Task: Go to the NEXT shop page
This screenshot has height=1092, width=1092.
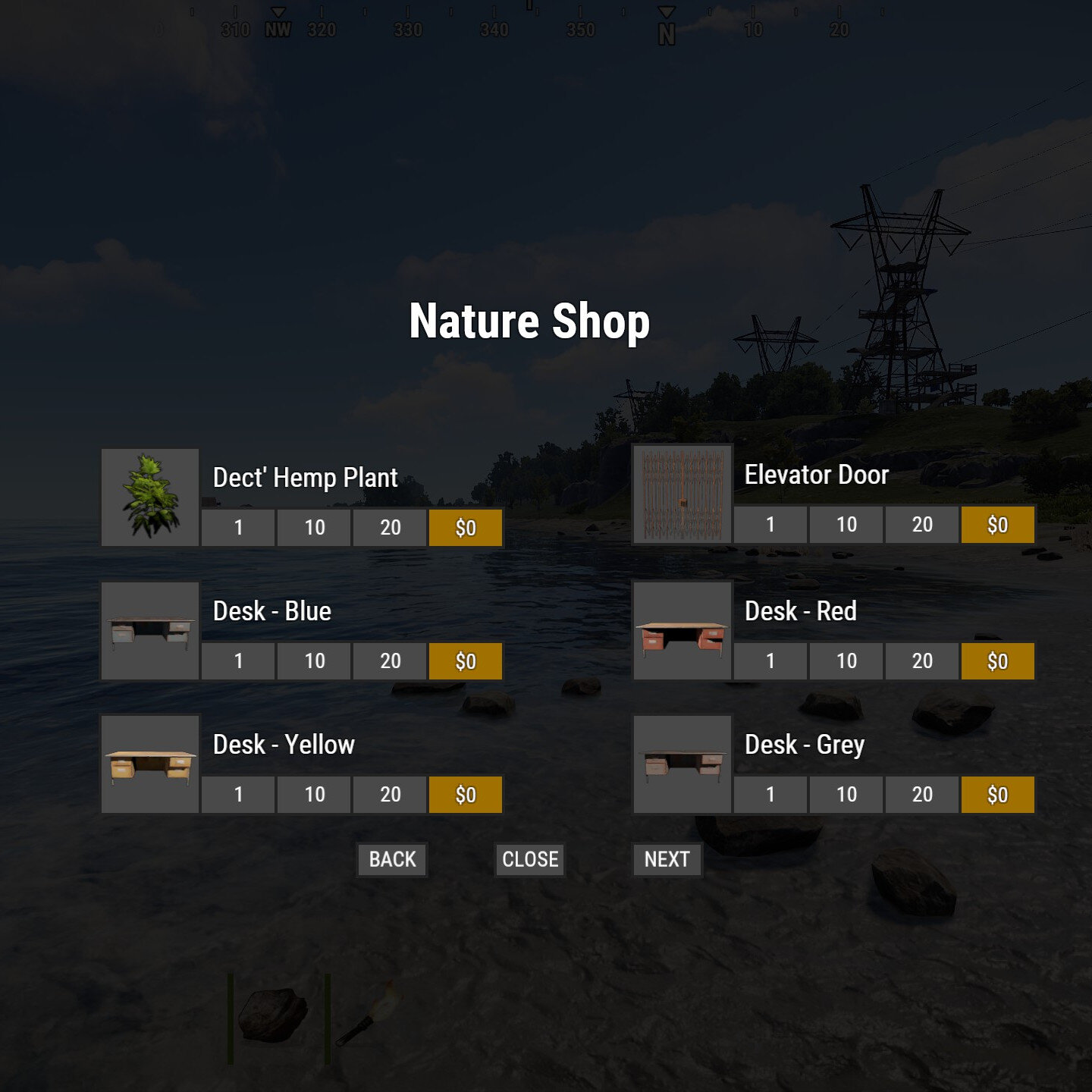Action: click(667, 860)
